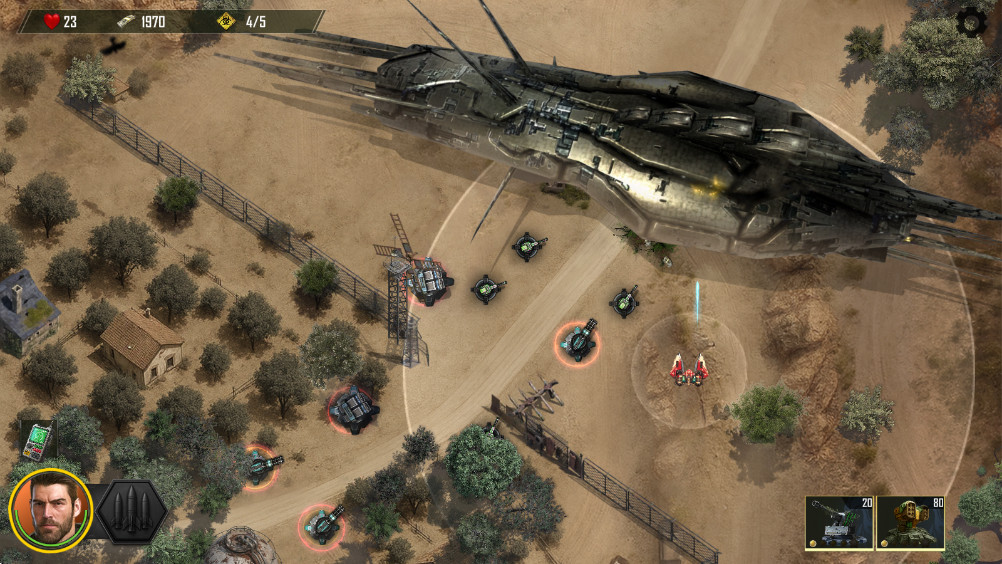This screenshot has width=1002, height=564.
Task: Select the bearded hero portrait
Action: pyautogui.click(x=50, y=510)
